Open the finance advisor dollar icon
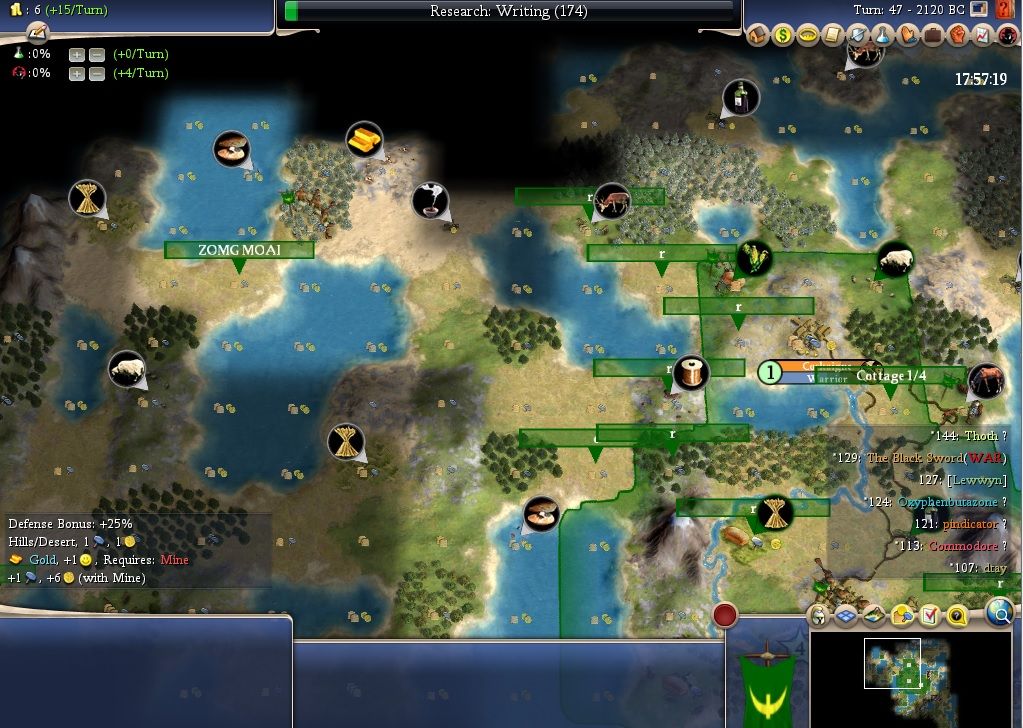This screenshot has width=1023, height=728. click(x=782, y=36)
